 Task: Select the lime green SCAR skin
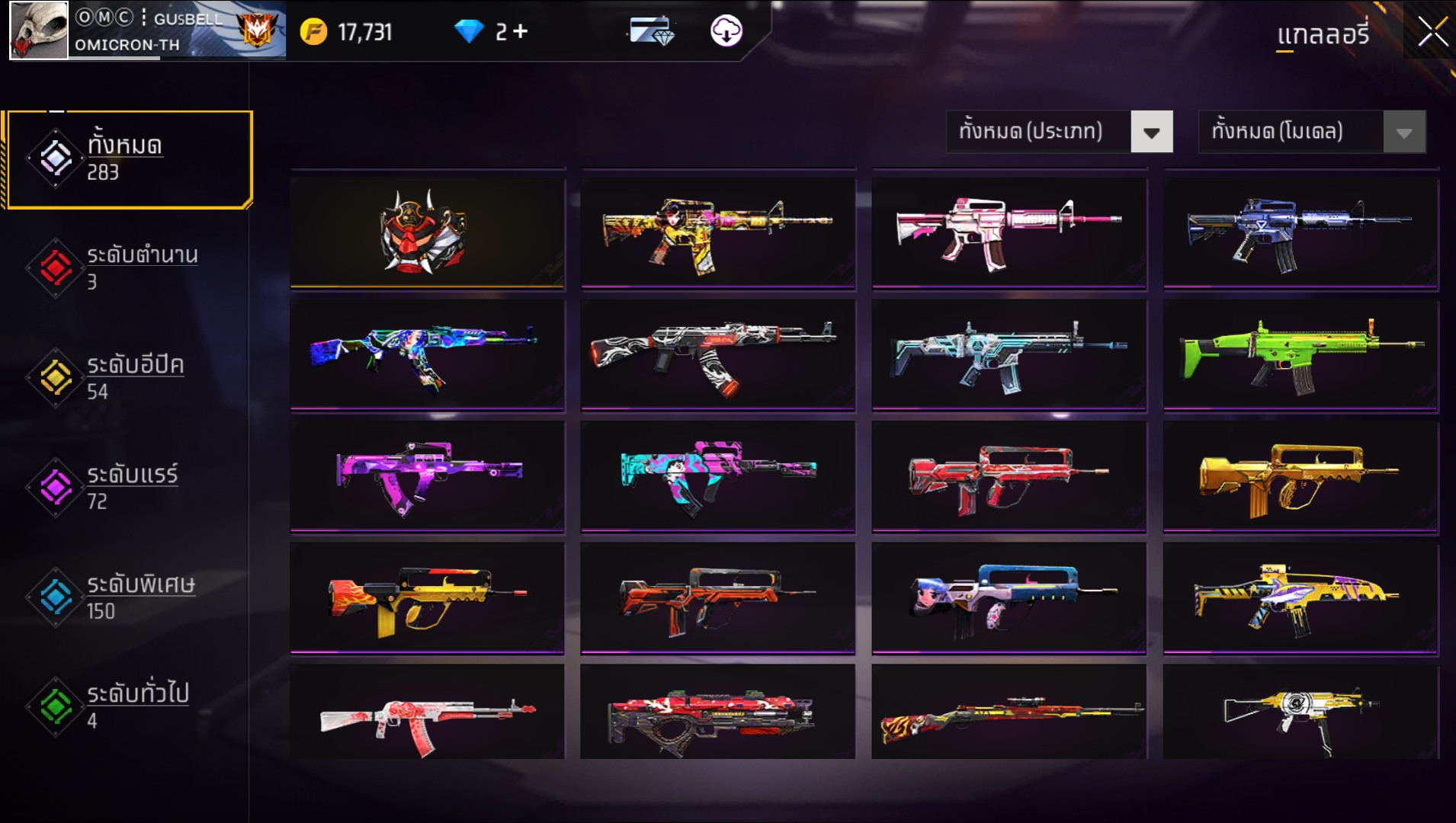1300,354
